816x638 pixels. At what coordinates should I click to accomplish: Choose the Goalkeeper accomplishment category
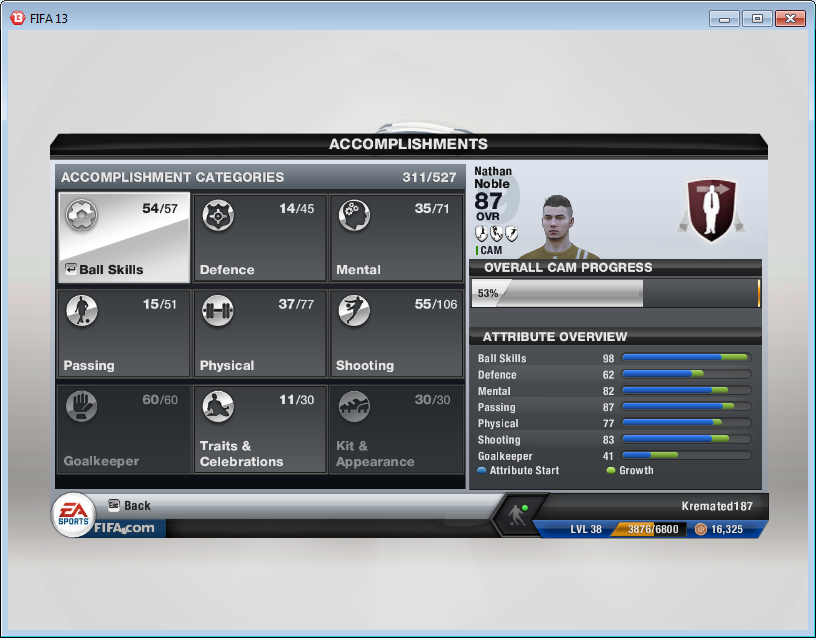tap(124, 430)
